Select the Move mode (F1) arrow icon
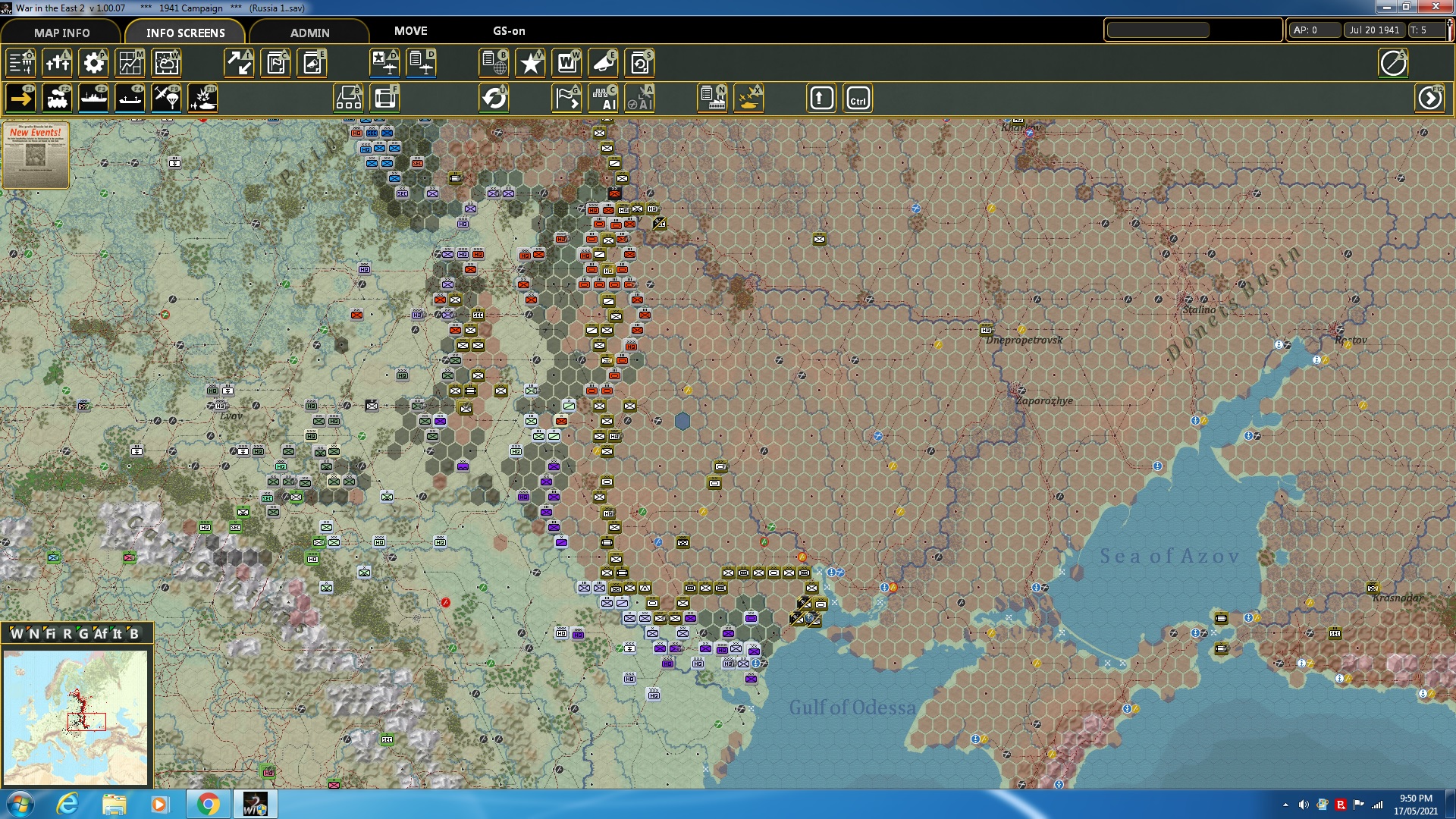1456x819 pixels. (20, 97)
